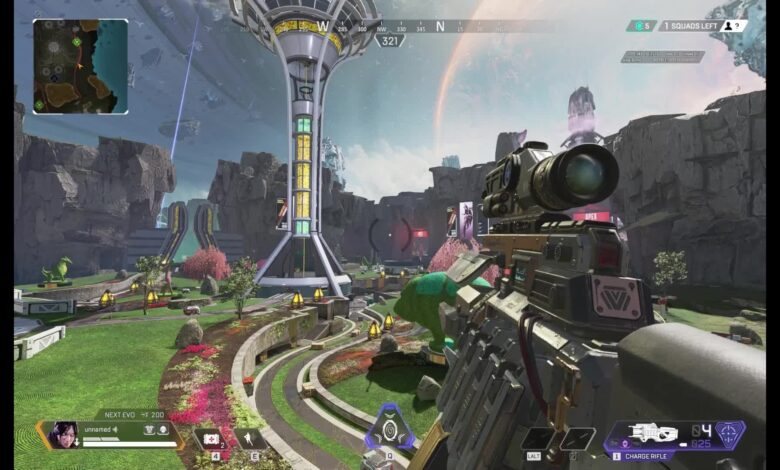Select the health kit item slot
The height and width of the screenshot is (470, 780).
(209, 438)
